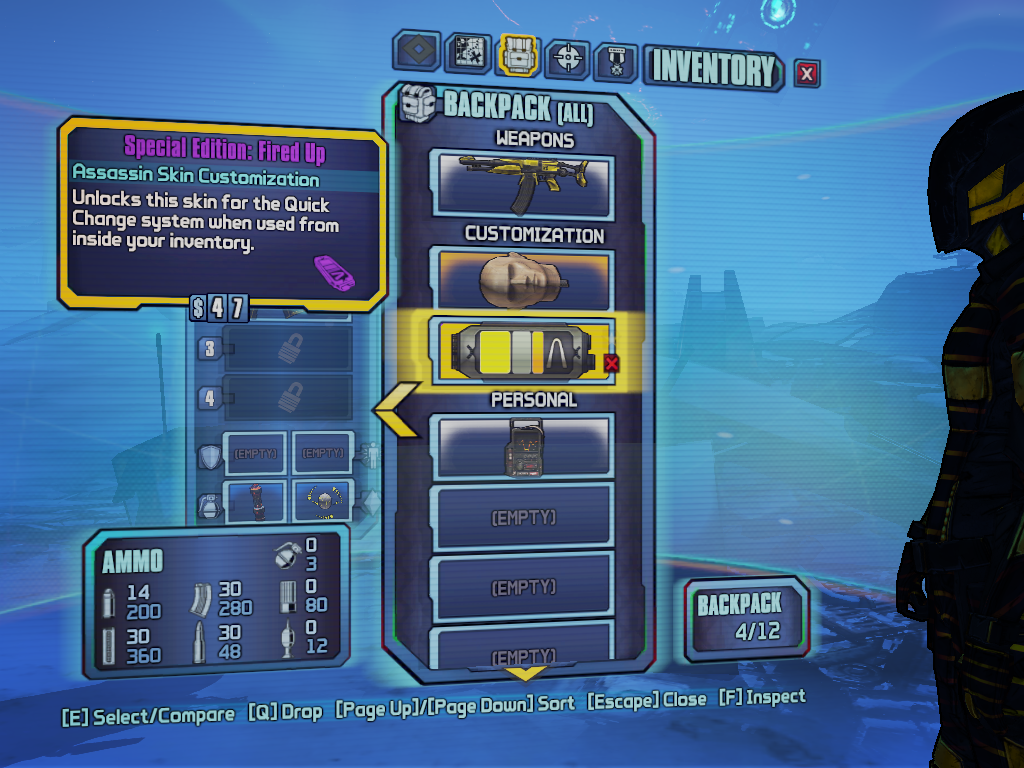Select the equipped relic slot
This screenshot has width=1024, height=768.
(321, 502)
